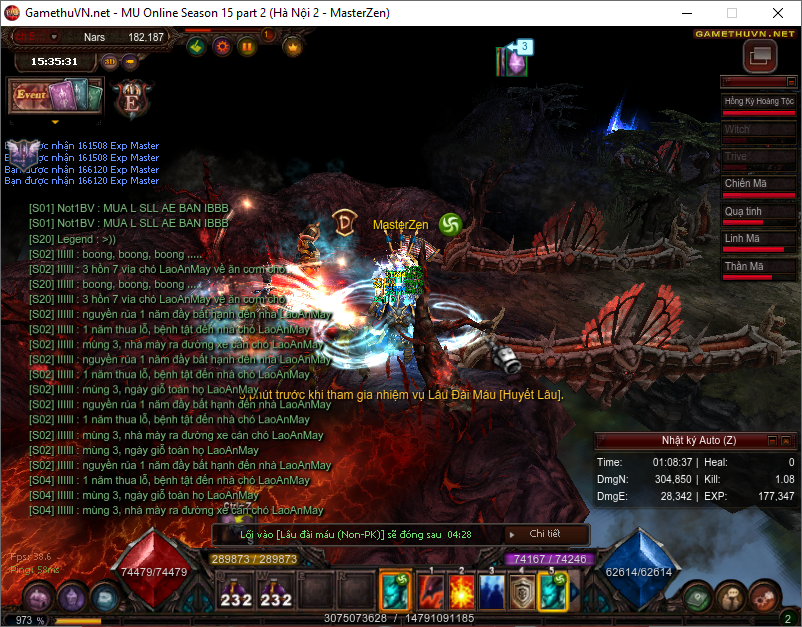802x627 pixels.
Task: Click the window-switch button under GameThuVN logo
Action: 759,56
